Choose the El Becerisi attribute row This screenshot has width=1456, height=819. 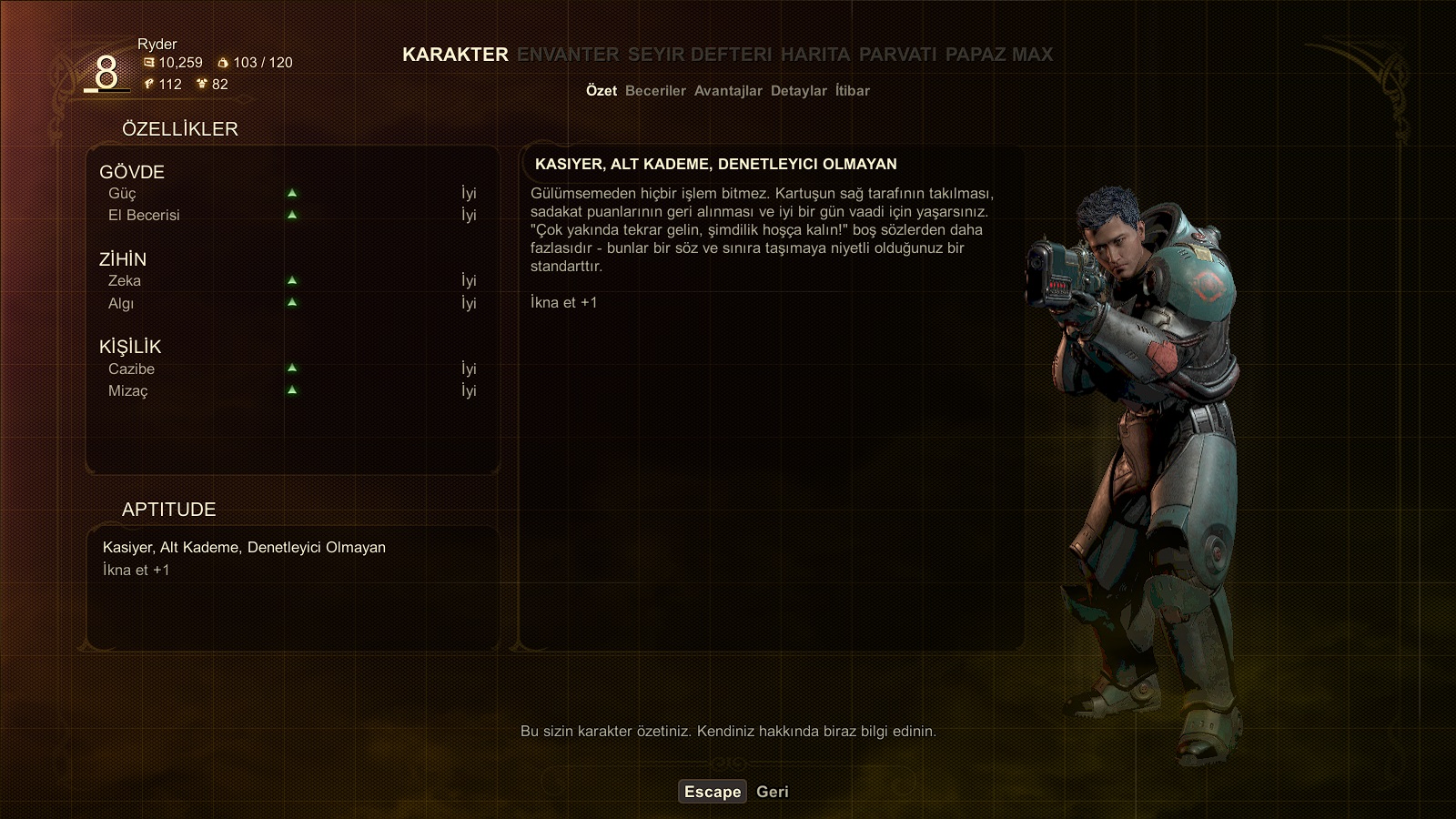[291, 216]
